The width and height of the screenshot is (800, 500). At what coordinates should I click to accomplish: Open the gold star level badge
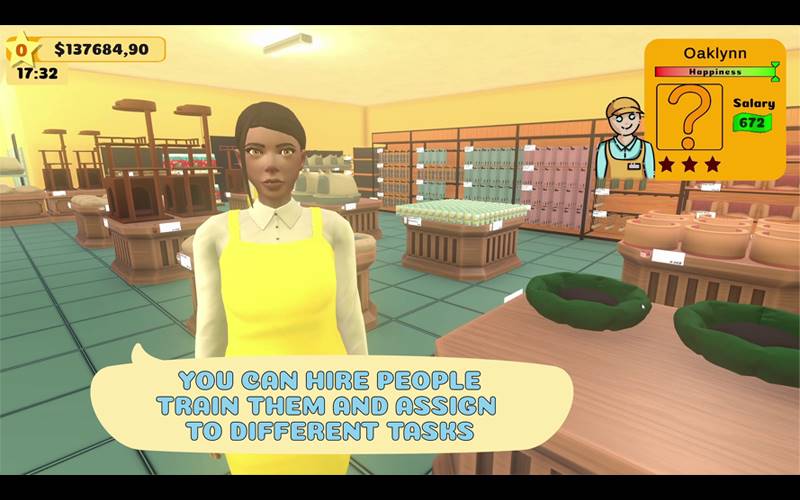click(x=21, y=49)
